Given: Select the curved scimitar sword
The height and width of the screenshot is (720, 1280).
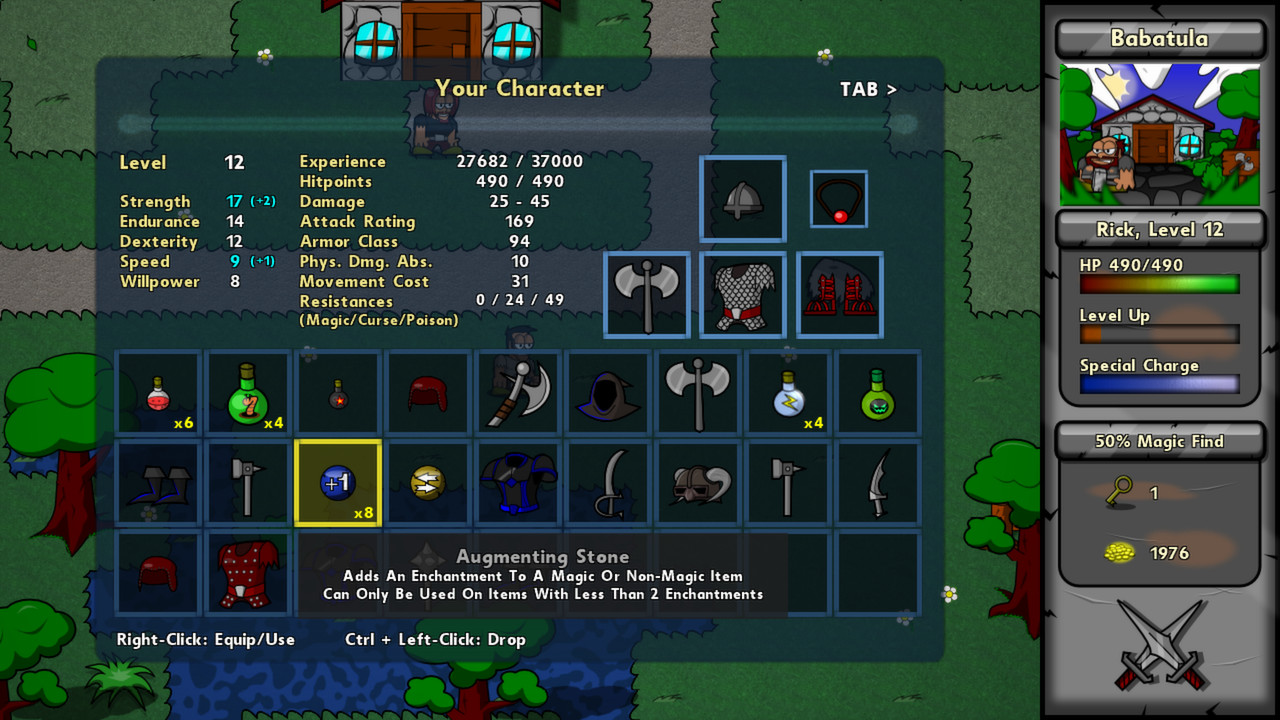Looking at the screenshot, I should [x=608, y=483].
